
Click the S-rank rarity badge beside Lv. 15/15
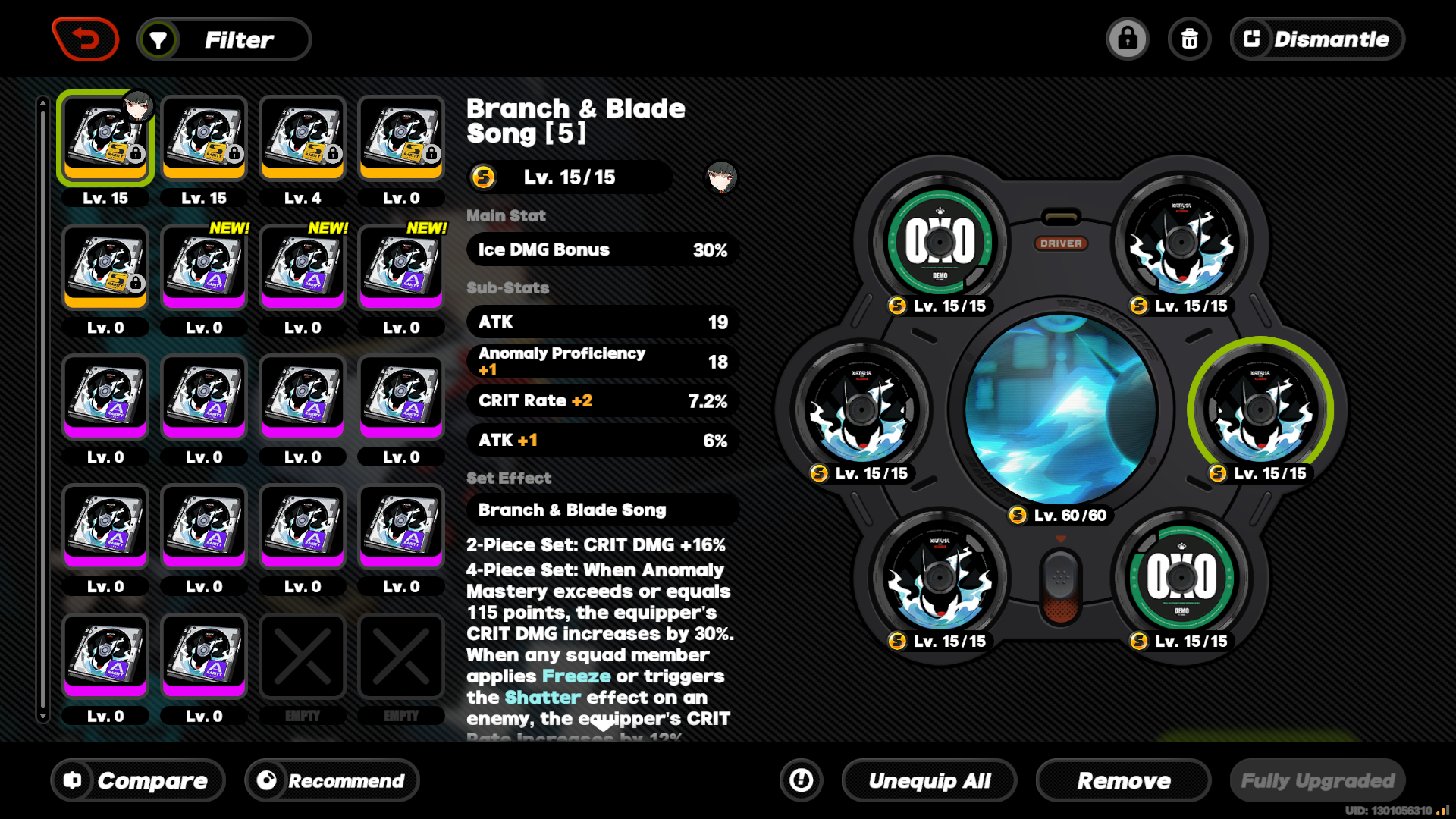[x=484, y=178]
